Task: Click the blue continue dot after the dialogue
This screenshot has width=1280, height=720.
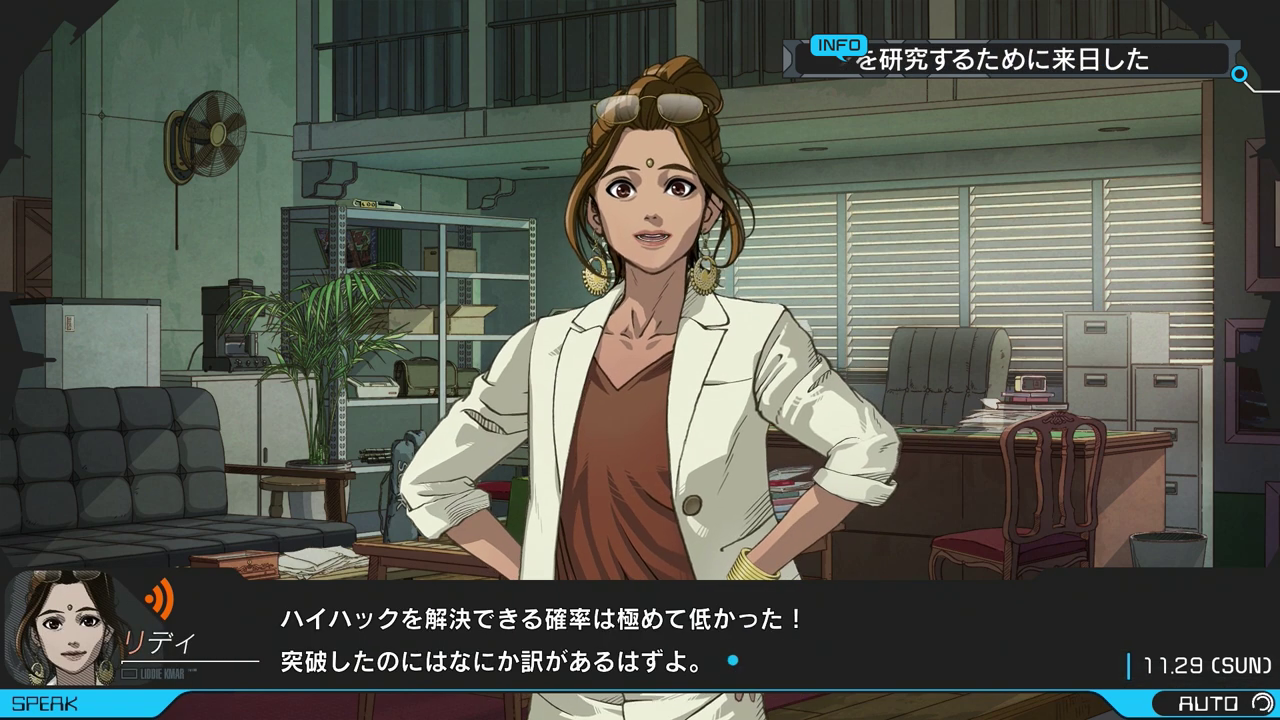Action: pyautogui.click(x=733, y=661)
